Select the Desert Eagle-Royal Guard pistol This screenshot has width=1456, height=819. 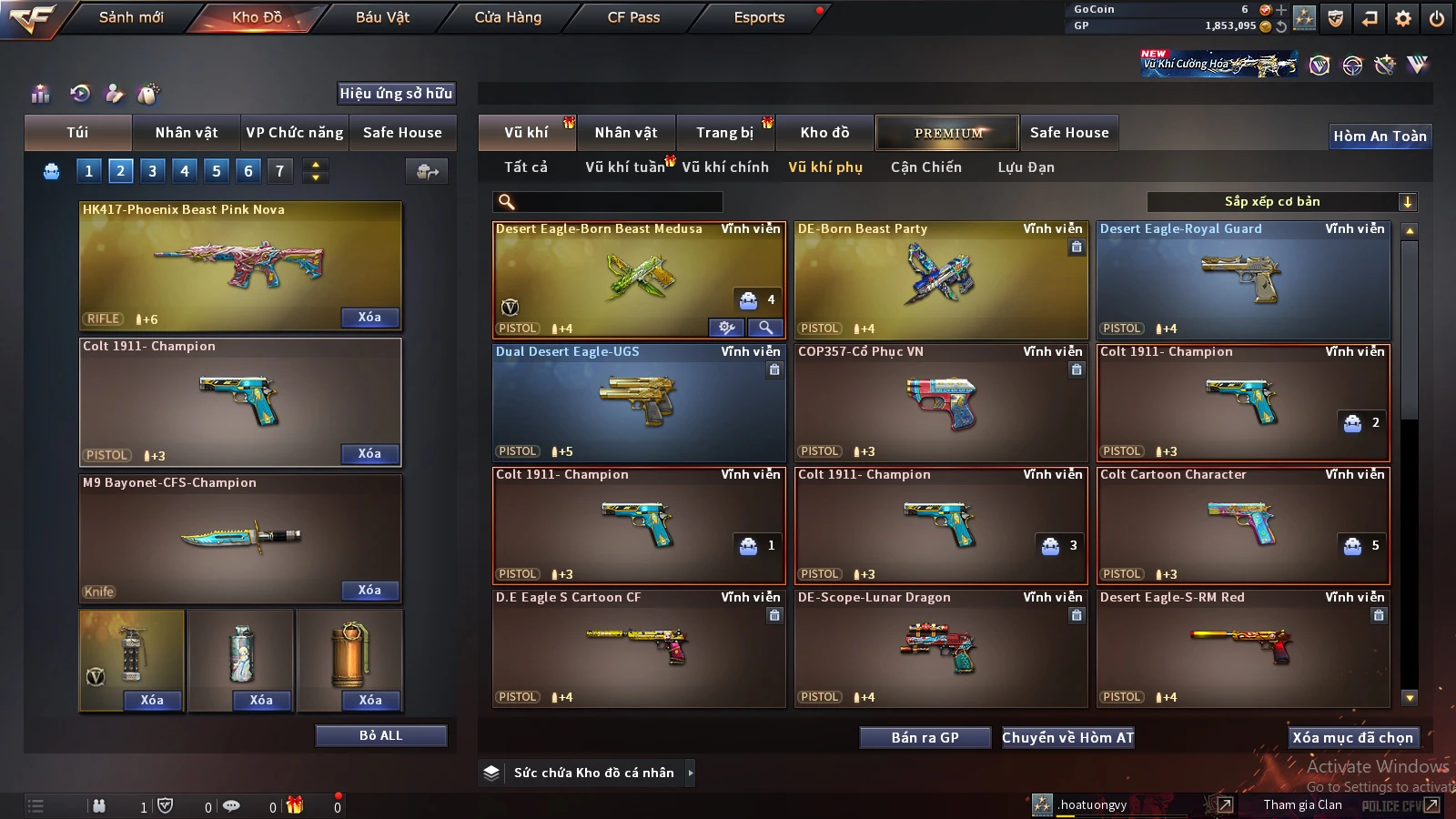coord(1243,280)
